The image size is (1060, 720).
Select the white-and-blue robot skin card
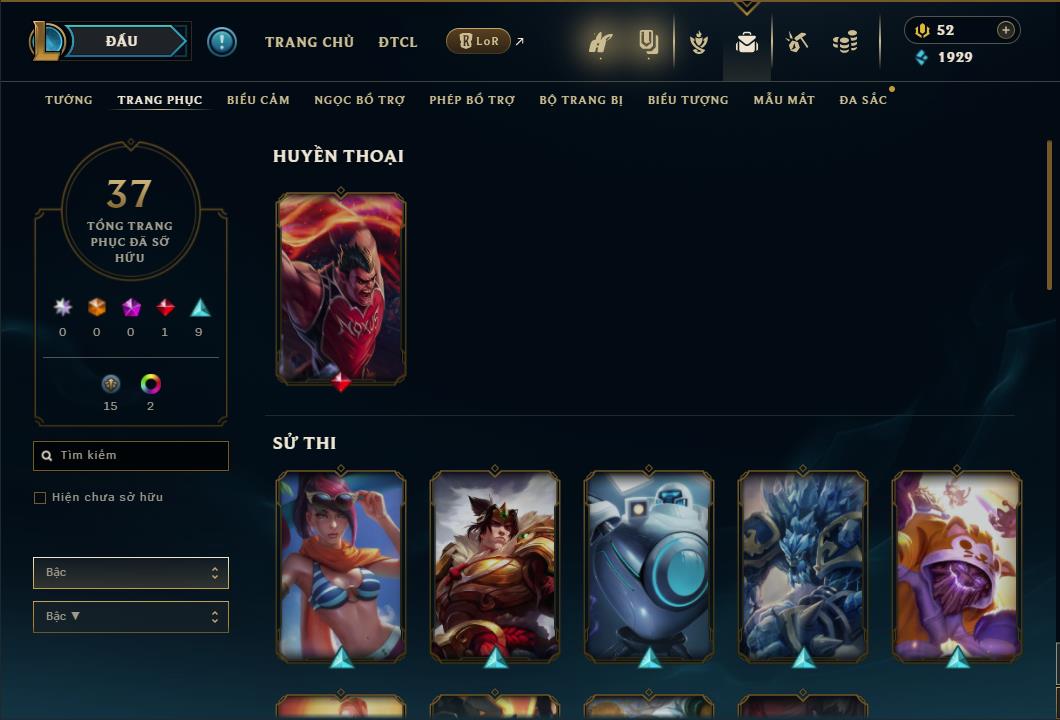[649, 565]
